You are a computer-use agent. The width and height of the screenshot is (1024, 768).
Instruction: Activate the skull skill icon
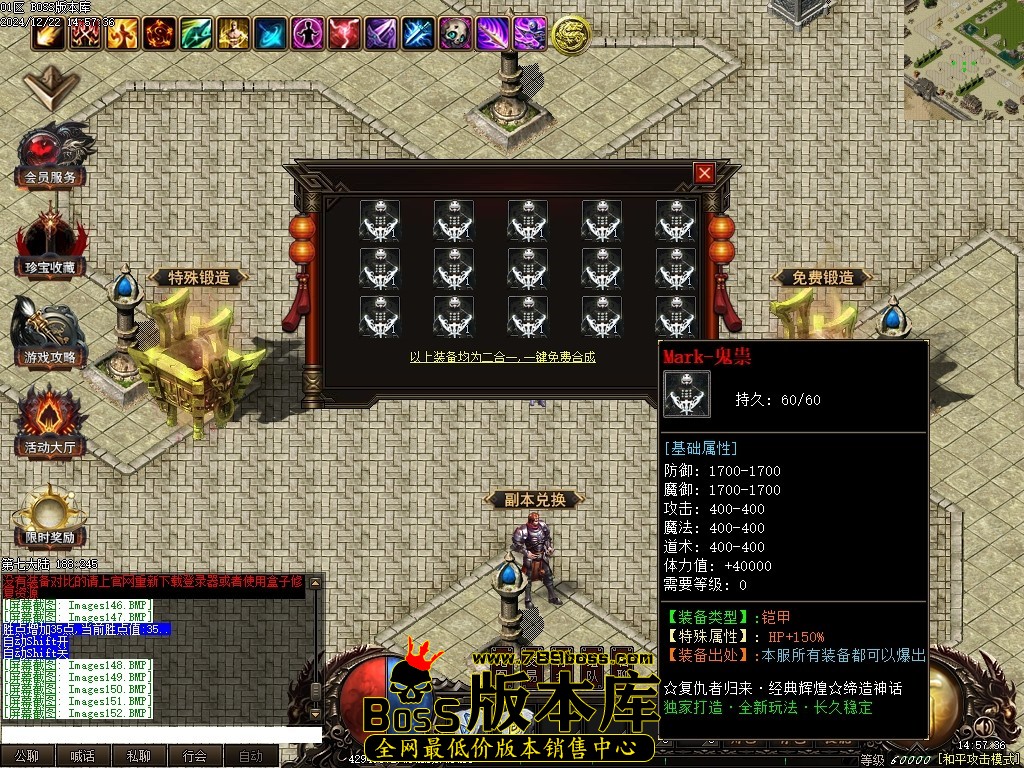455,34
